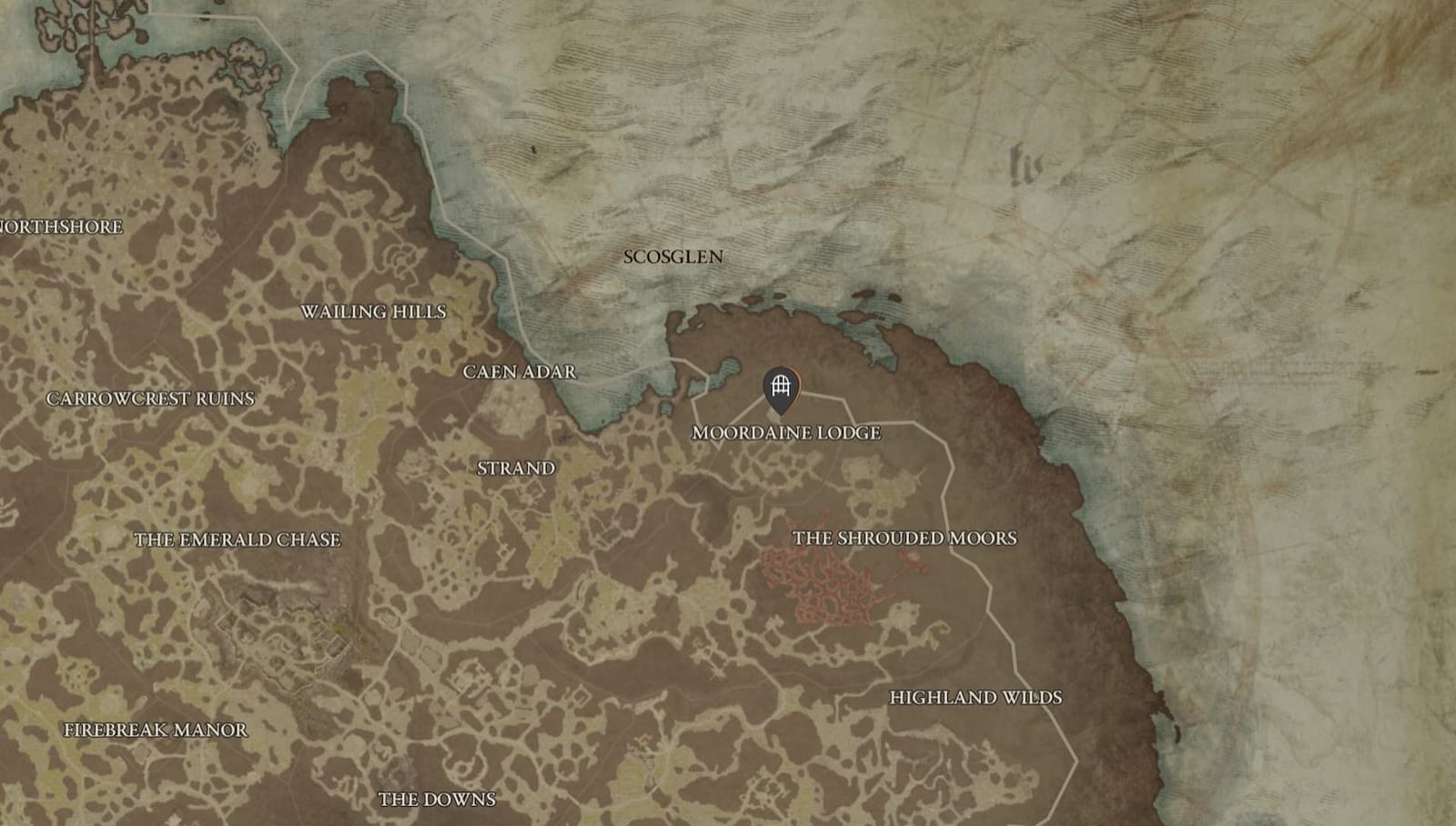
Task: Open the Carrowcrest Ruins location
Action: click(x=151, y=398)
